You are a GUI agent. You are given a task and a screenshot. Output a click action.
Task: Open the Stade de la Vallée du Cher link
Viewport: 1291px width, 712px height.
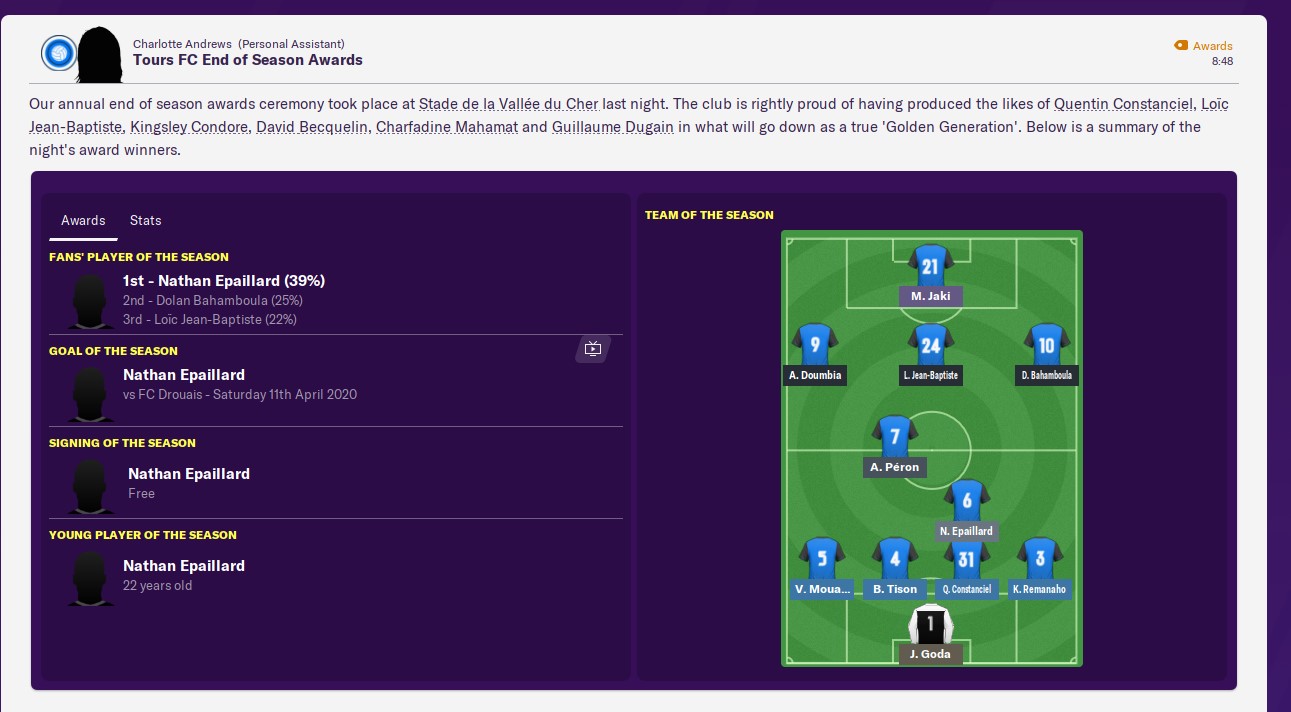[x=508, y=104]
